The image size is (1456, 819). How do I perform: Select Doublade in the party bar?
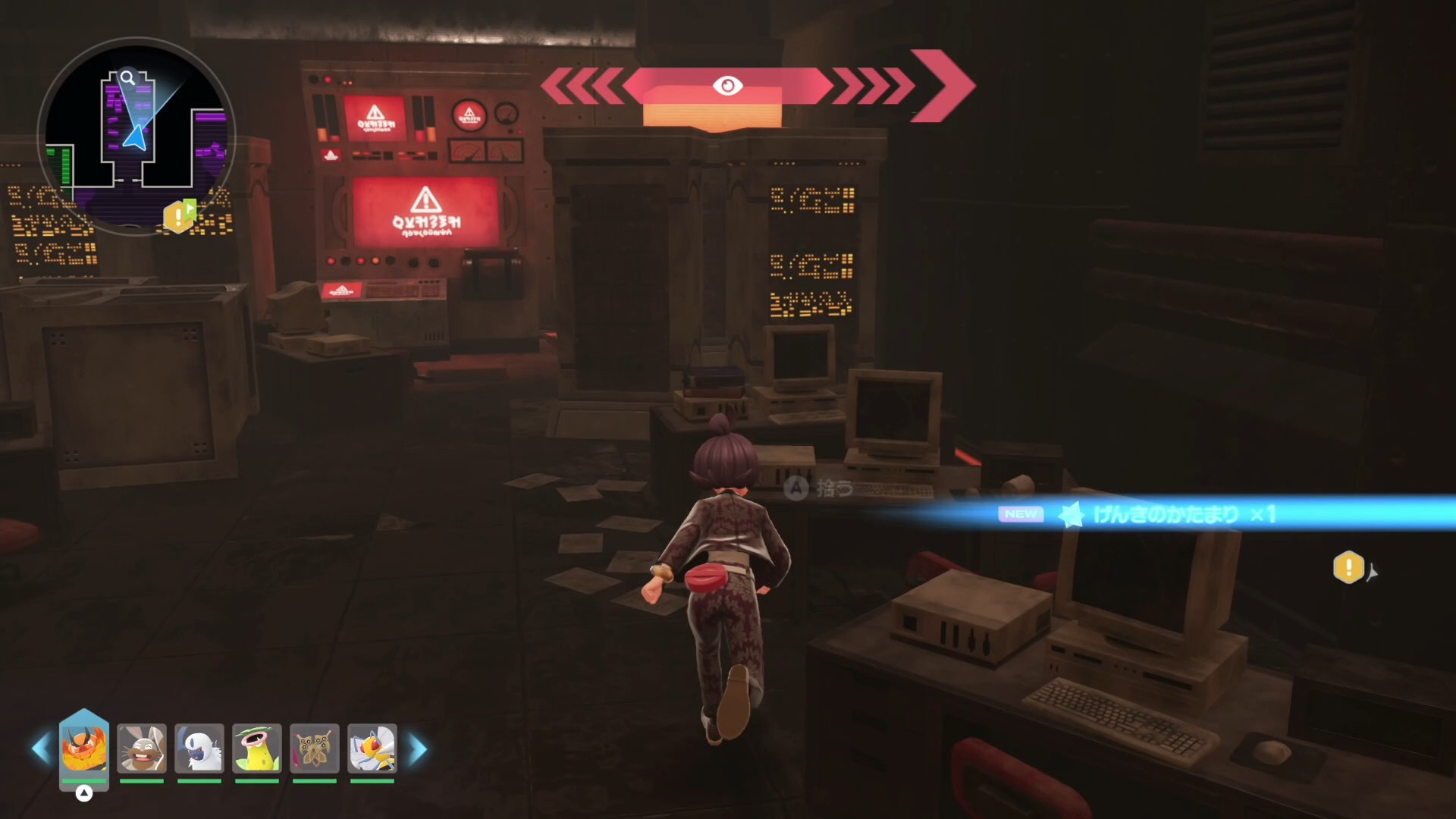click(315, 748)
